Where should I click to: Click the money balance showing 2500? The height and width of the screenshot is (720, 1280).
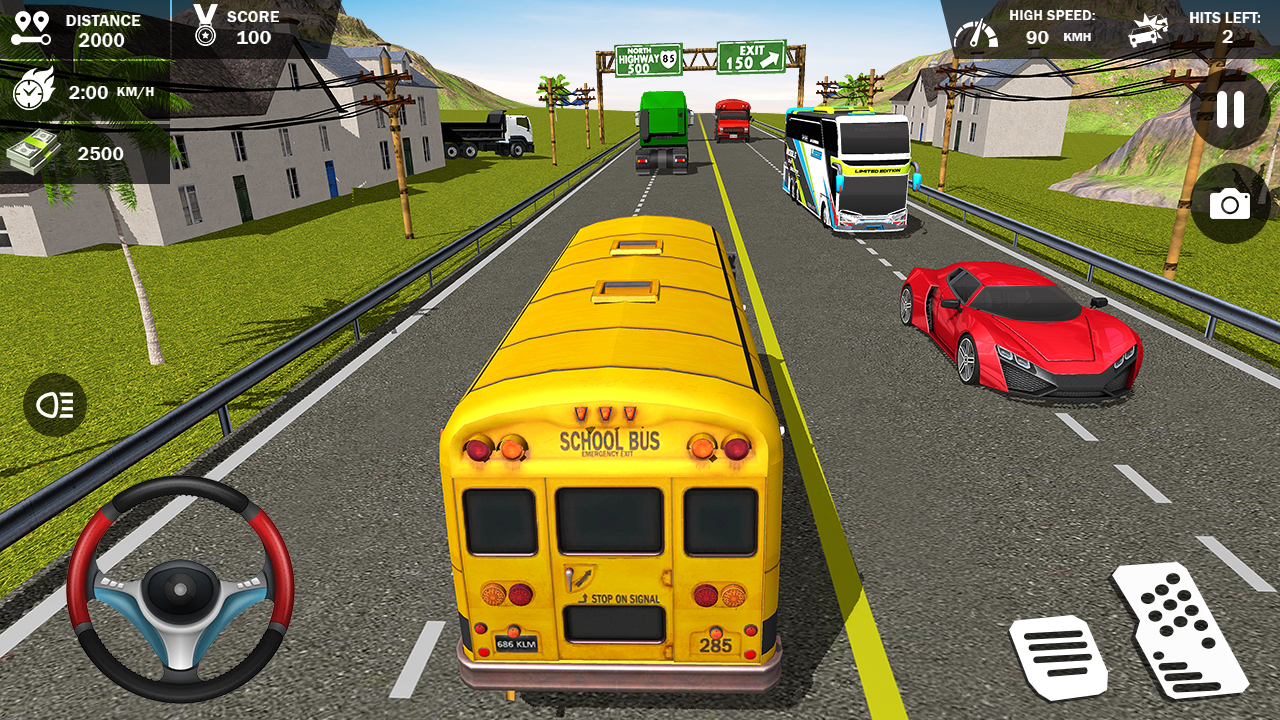click(x=100, y=154)
